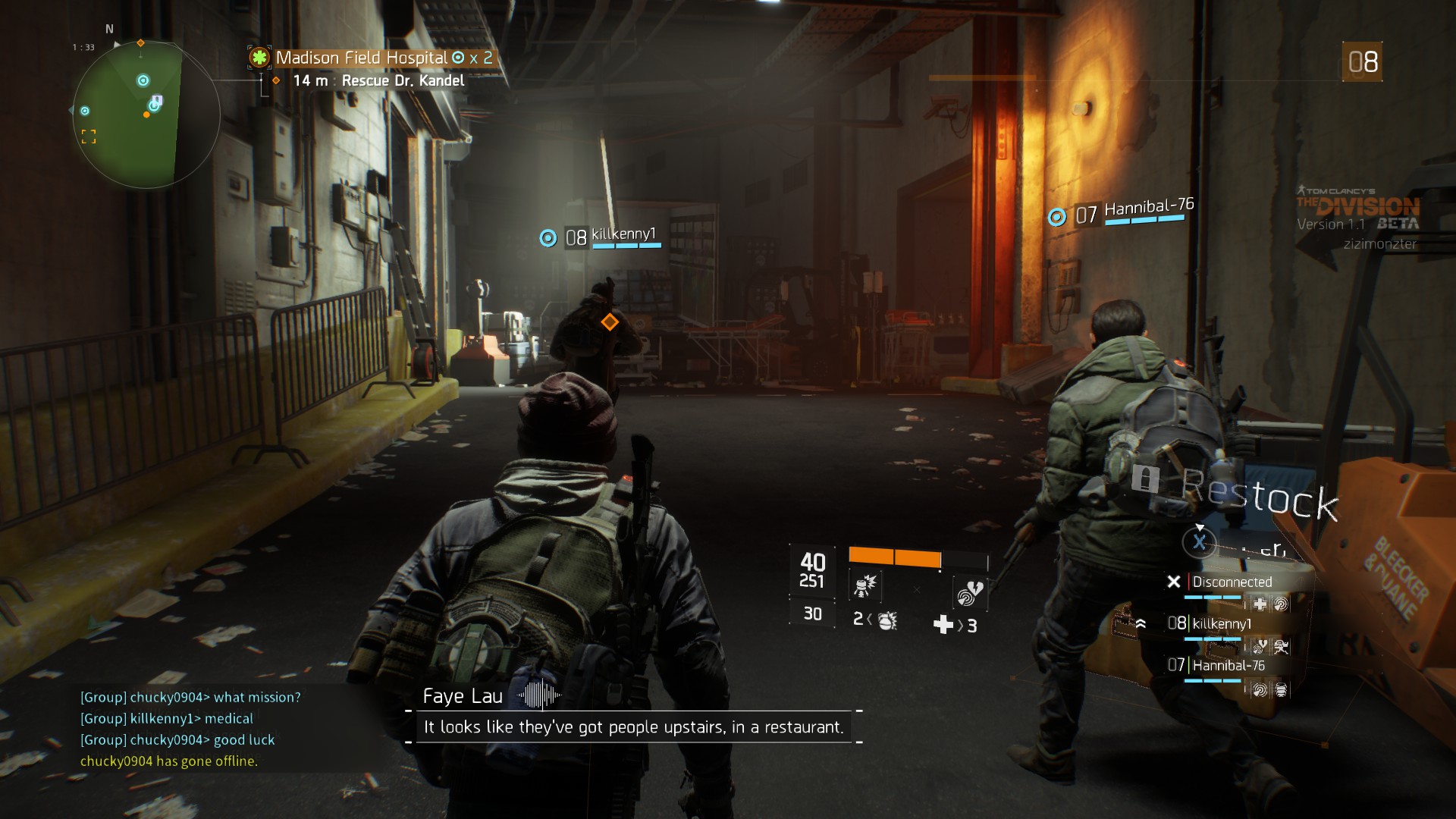Click the Restock ammo crate label

point(1259,494)
